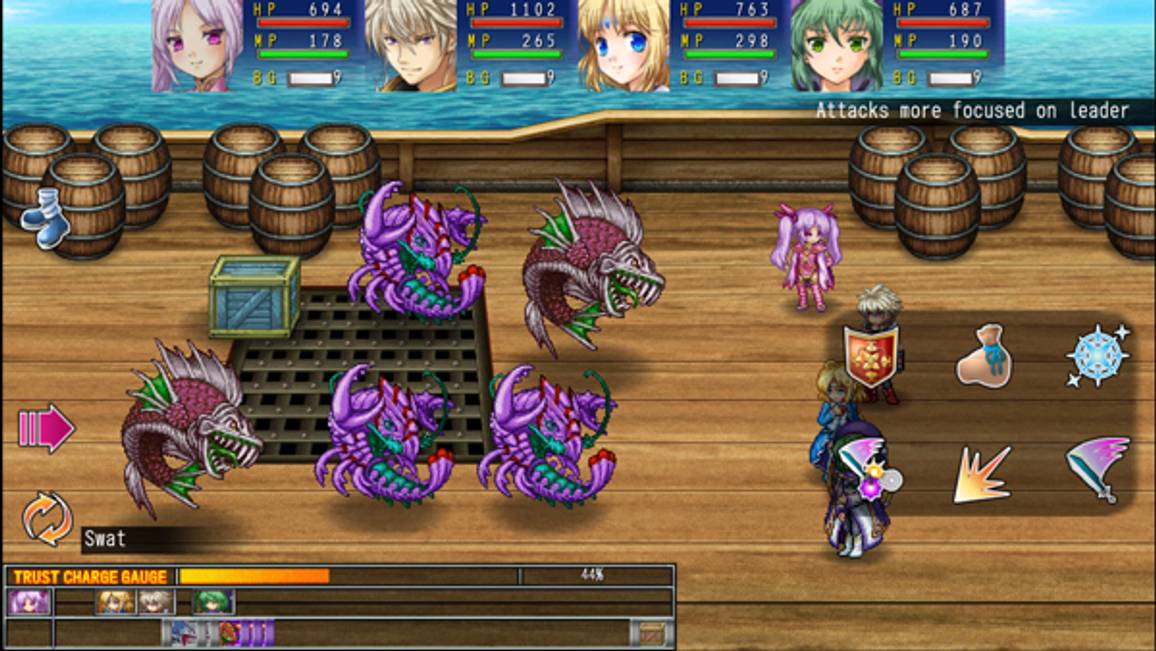Select the pink-haired leader portrait
This screenshot has width=1156, height=651.
pyautogui.click(x=197, y=46)
